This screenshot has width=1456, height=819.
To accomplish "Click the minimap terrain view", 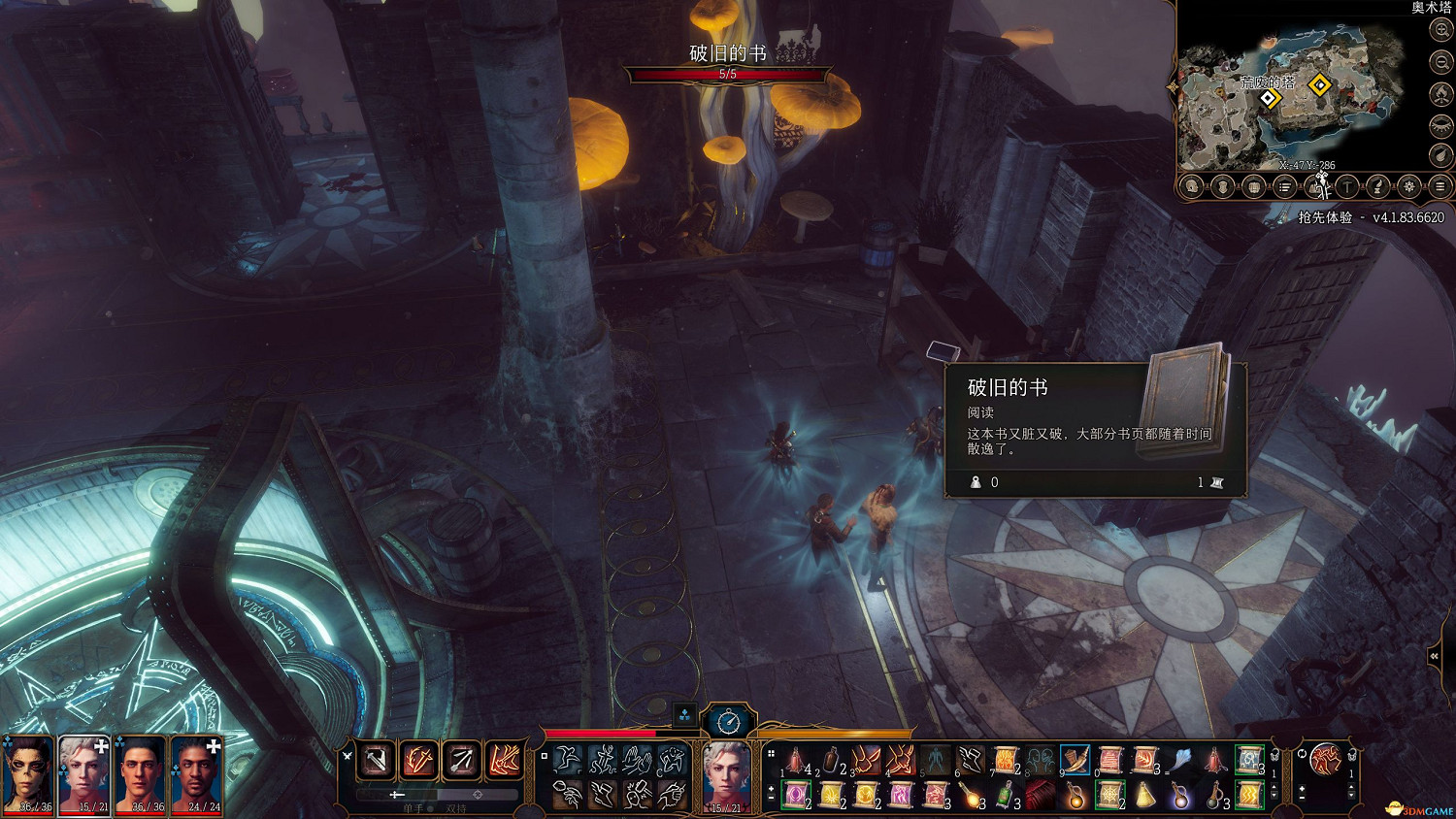I will [x=1291, y=97].
